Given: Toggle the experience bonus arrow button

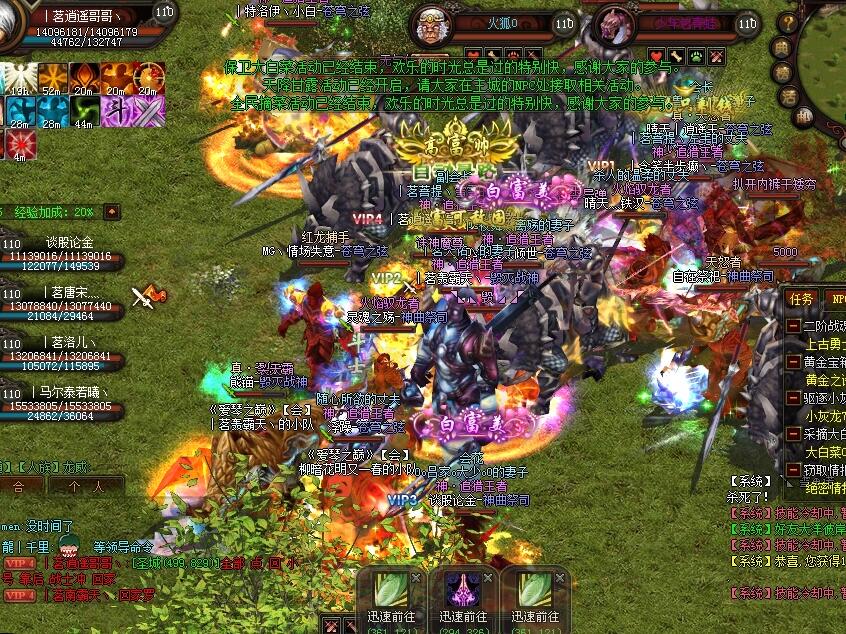Looking at the screenshot, I should (112, 212).
